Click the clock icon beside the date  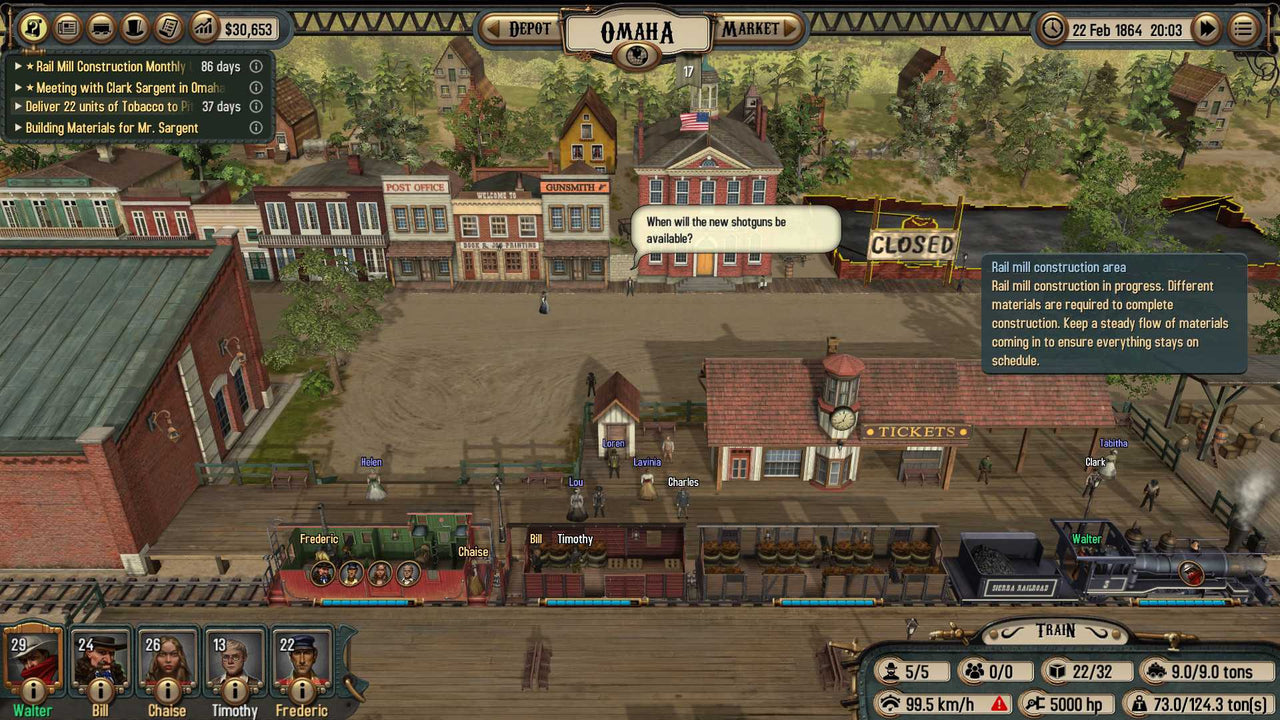click(x=1050, y=29)
